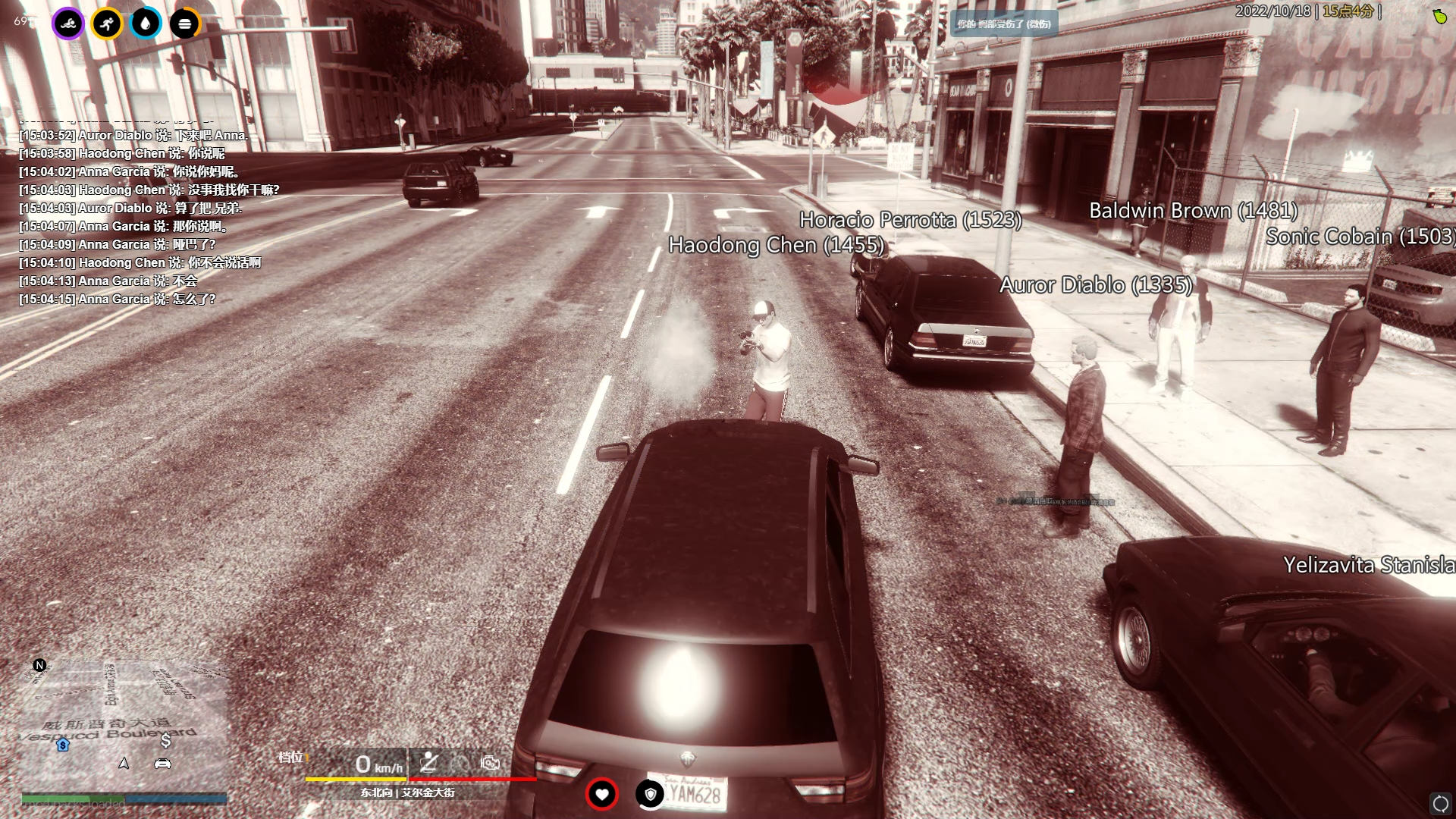The width and height of the screenshot is (1456, 819).
Task: Click the green pear icon in corner
Action: coord(1439,16)
